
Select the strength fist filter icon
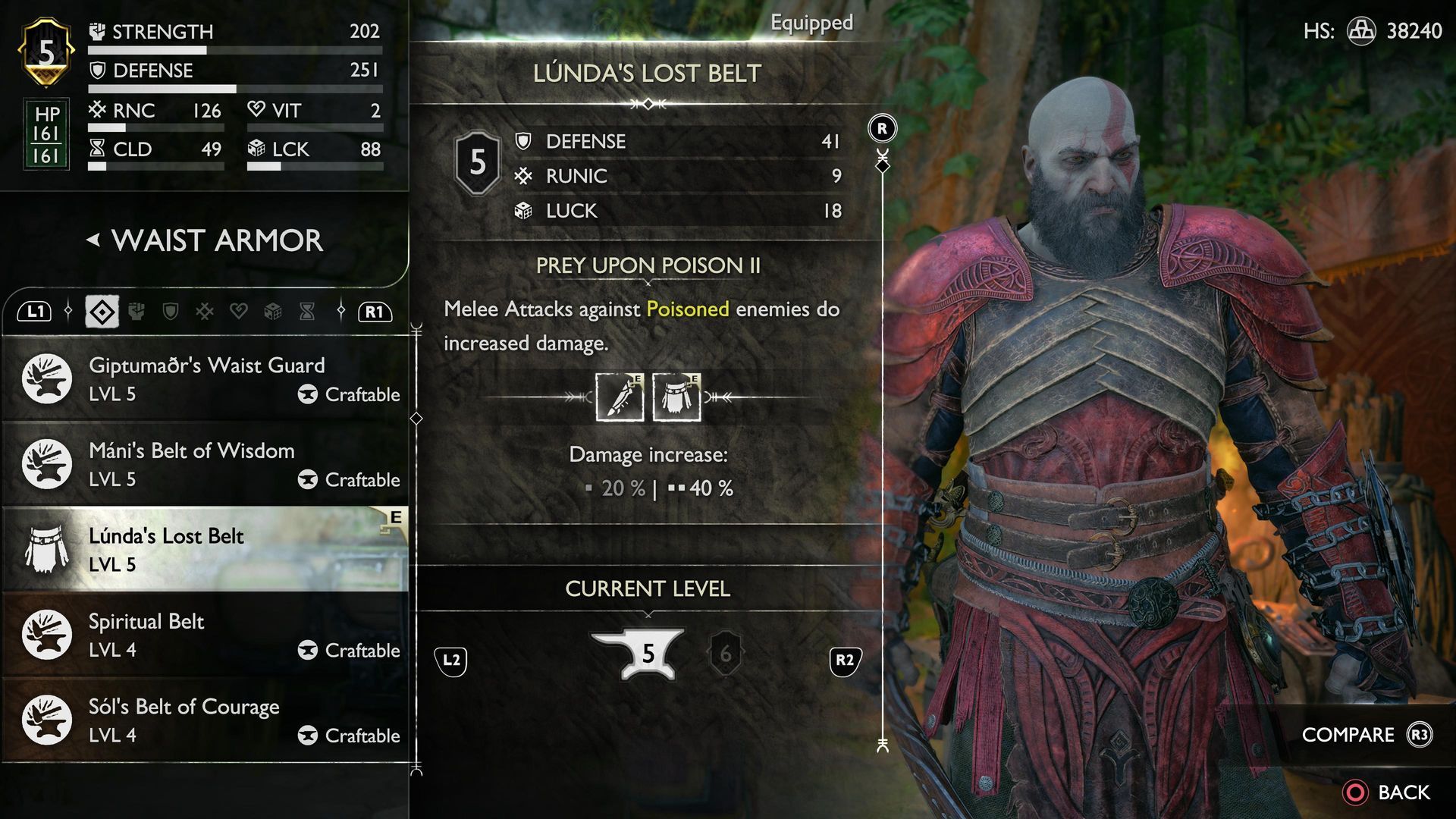[136, 311]
